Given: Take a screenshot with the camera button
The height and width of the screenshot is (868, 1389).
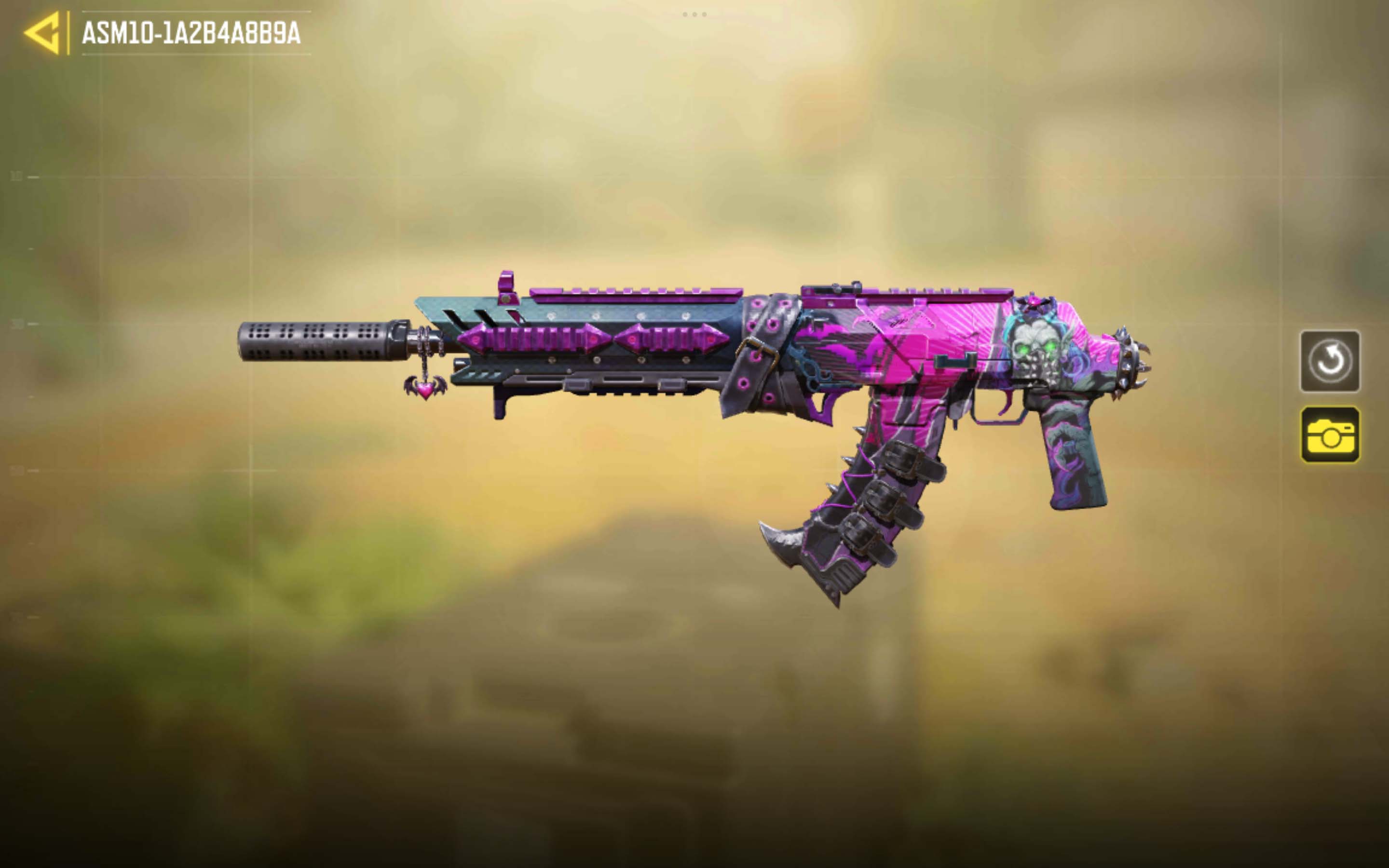Looking at the screenshot, I should pos(1329,434).
